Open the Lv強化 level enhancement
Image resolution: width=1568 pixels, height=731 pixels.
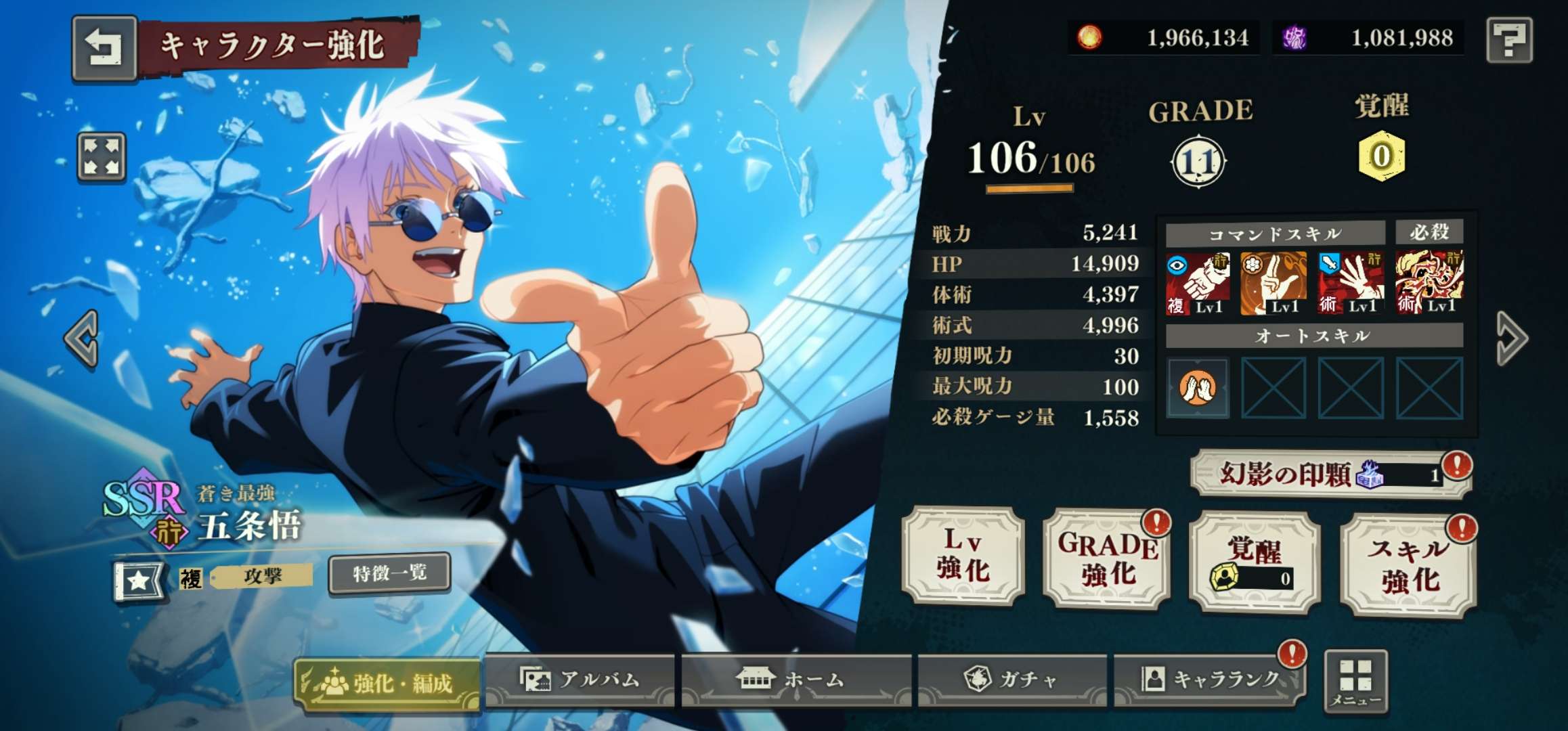[x=963, y=556]
